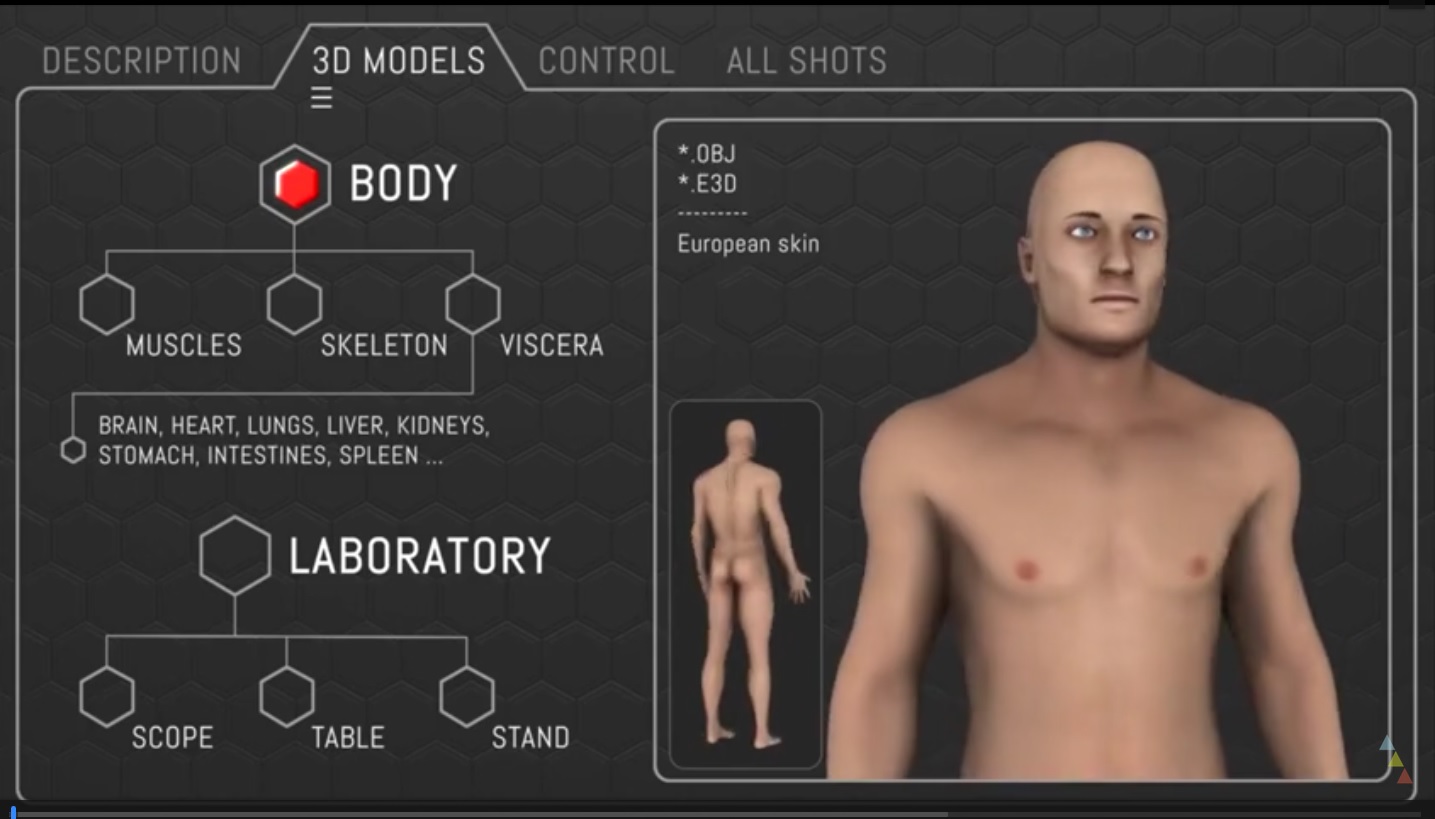
Task: Click the menu lines icon under 3D Models
Action: click(321, 98)
